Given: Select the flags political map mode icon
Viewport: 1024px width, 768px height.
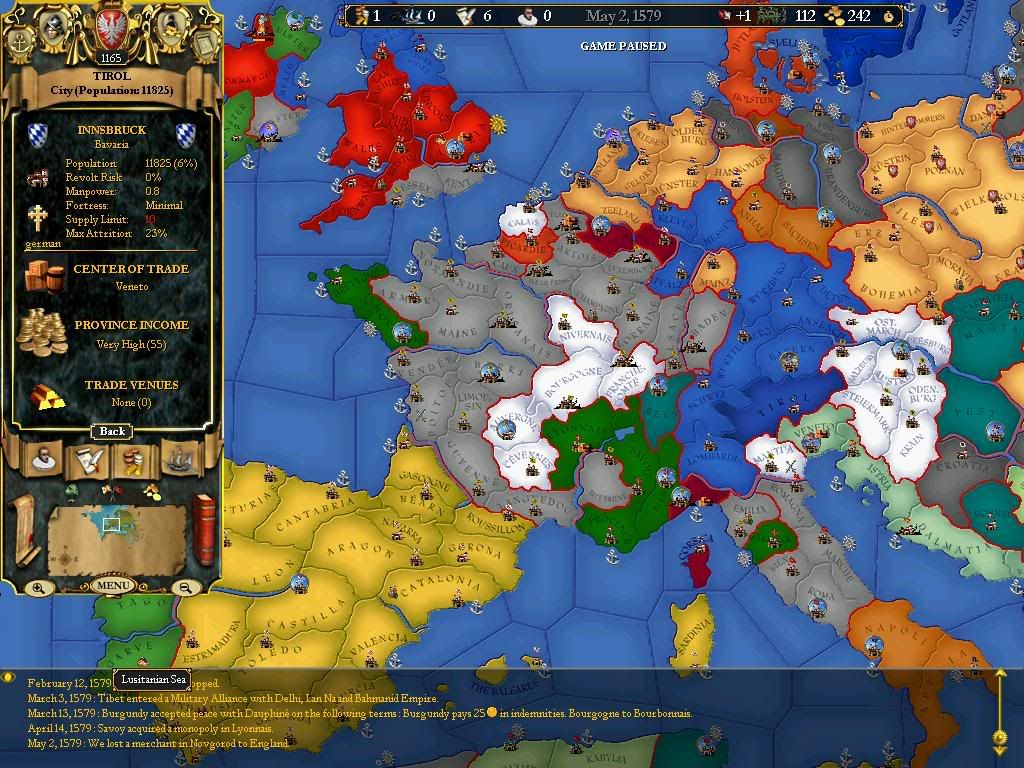Looking at the screenshot, I should coord(111,491).
